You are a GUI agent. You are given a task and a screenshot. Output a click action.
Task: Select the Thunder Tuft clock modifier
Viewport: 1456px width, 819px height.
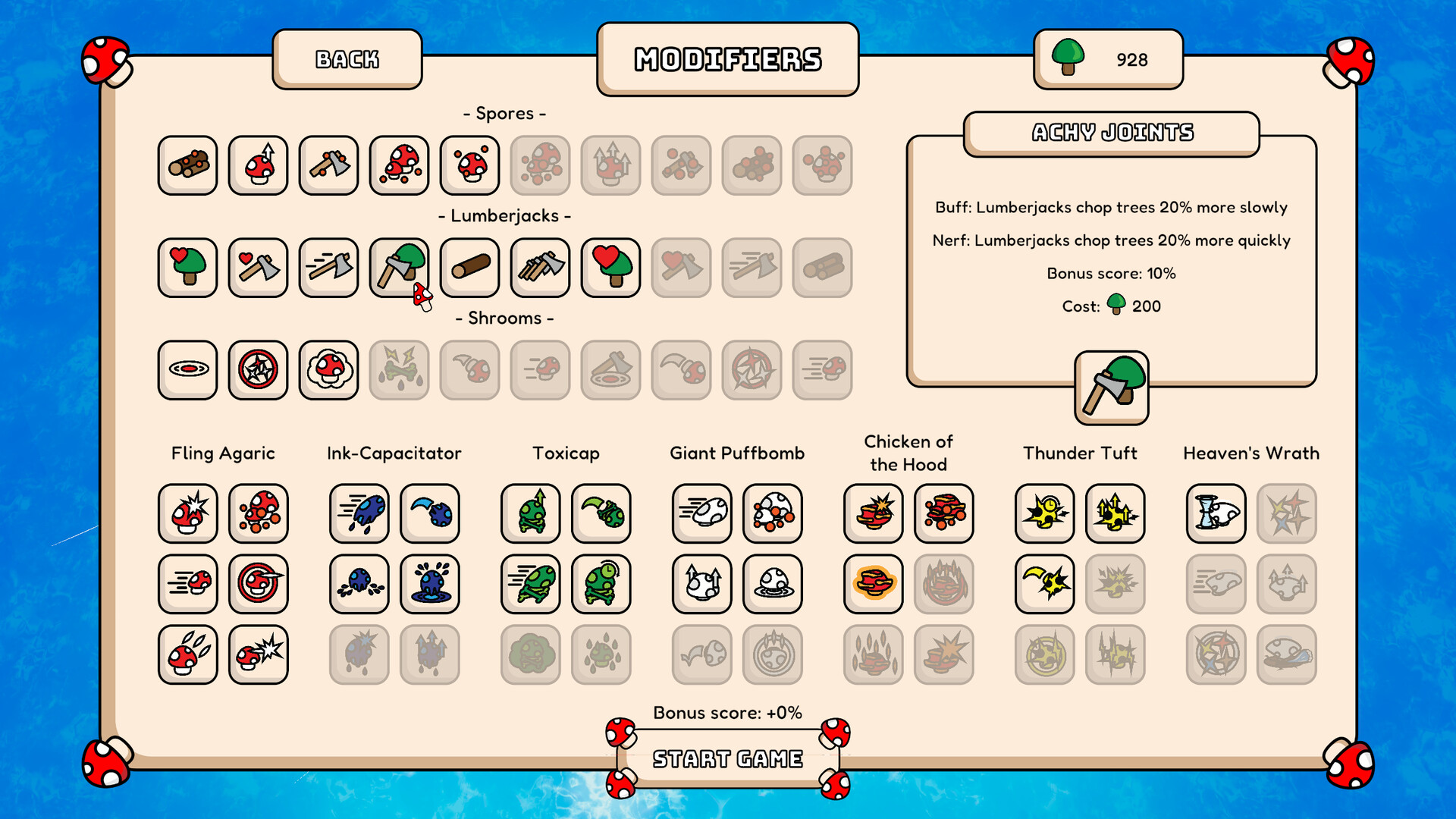1044,513
